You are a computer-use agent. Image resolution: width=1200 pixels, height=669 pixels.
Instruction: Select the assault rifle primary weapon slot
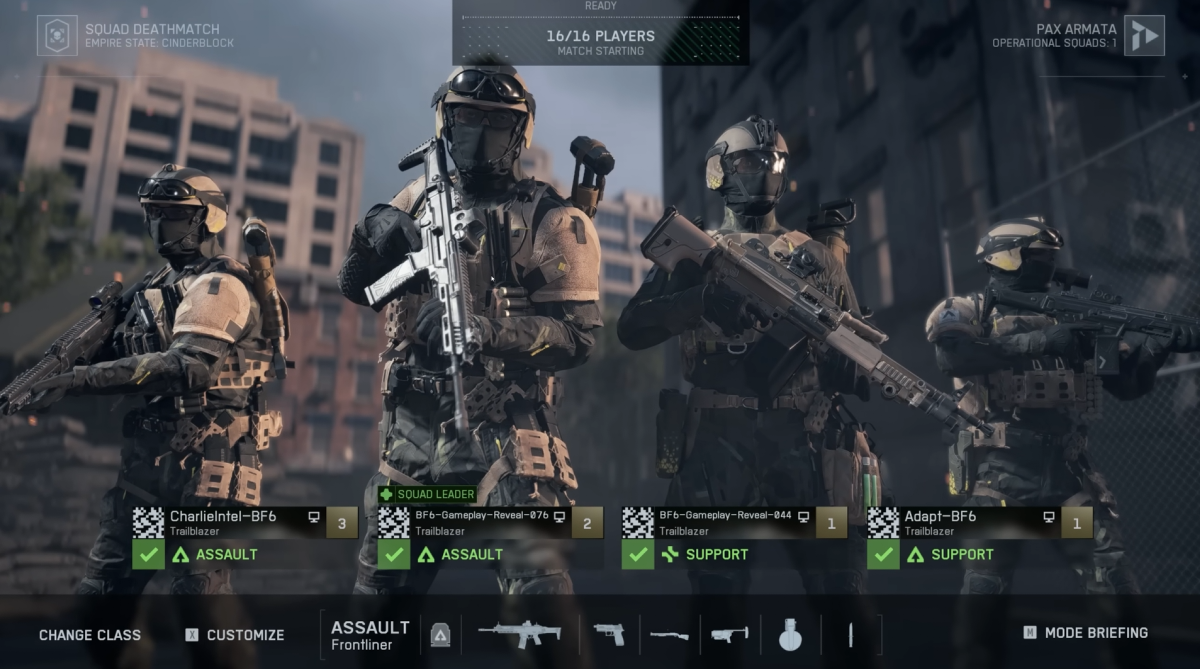click(x=518, y=633)
